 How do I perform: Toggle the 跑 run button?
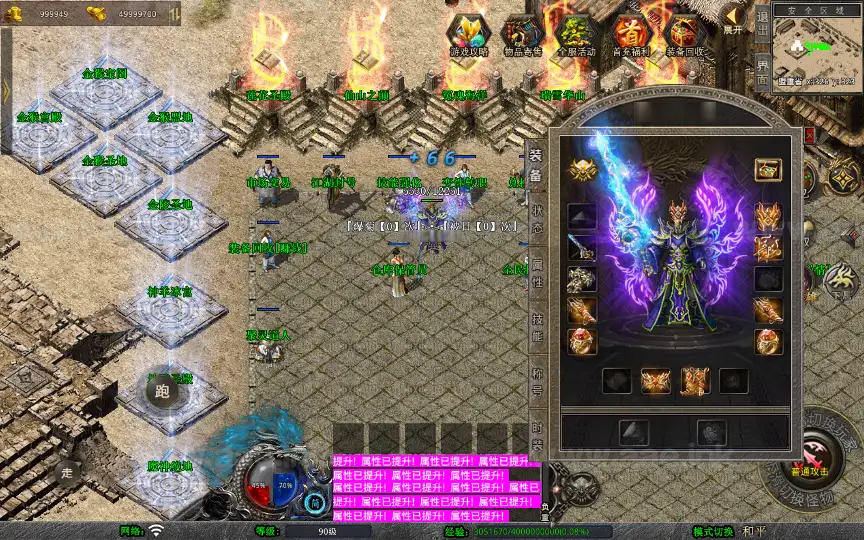[x=162, y=391]
